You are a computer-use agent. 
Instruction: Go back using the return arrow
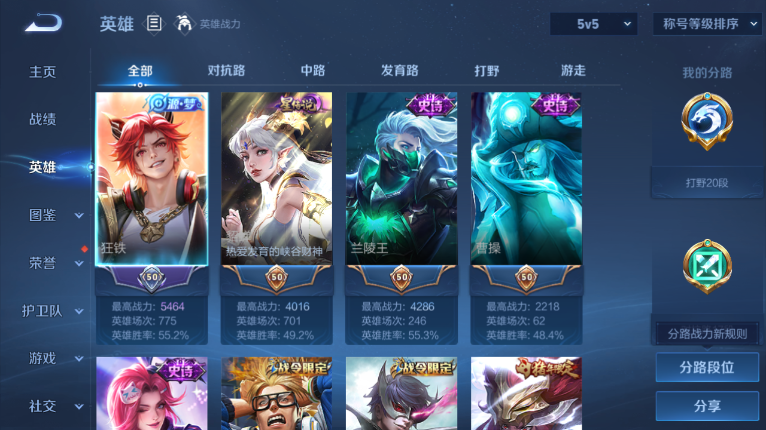click(x=43, y=23)
